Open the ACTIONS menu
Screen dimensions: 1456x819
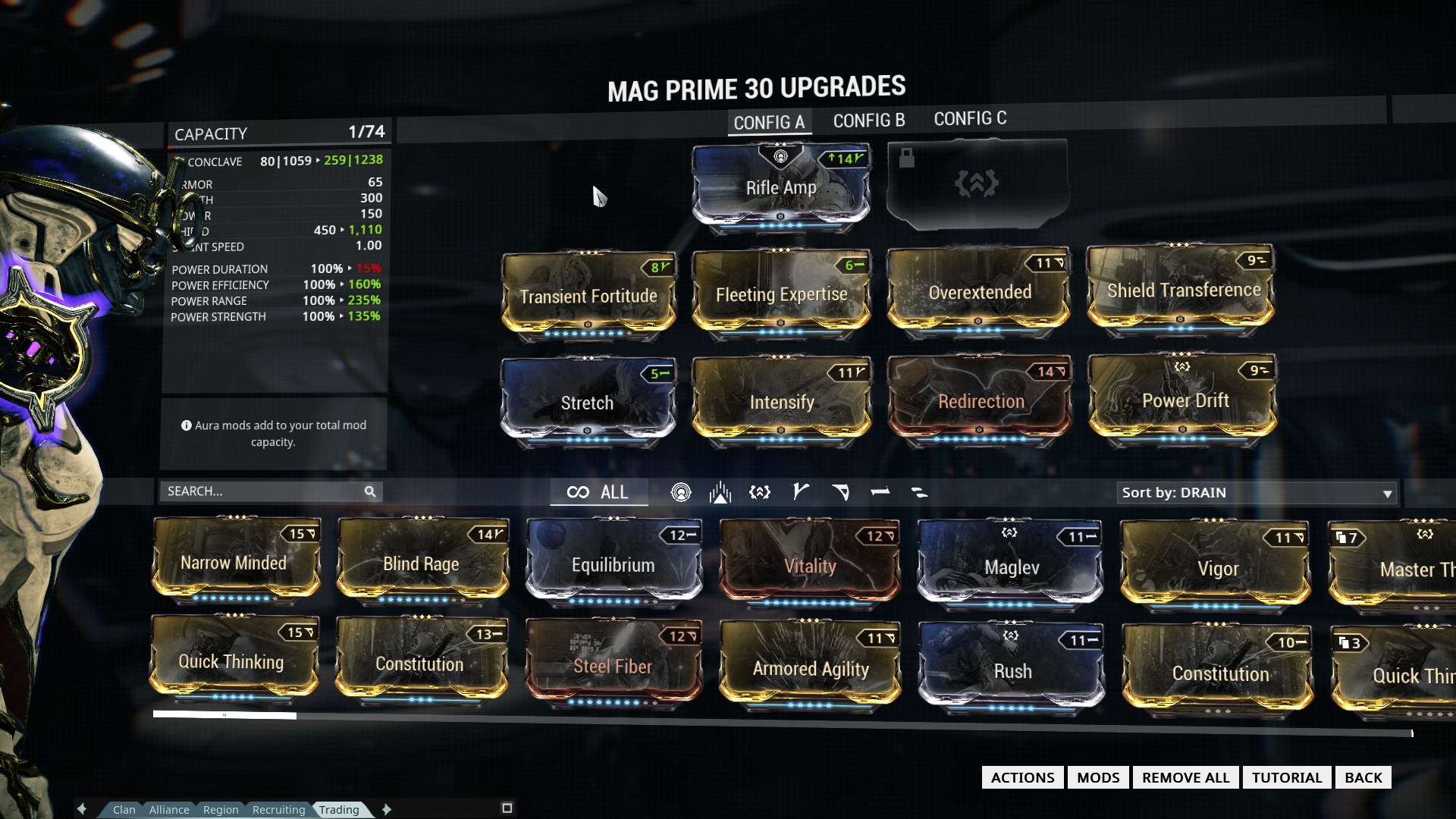pos(1022,777)
